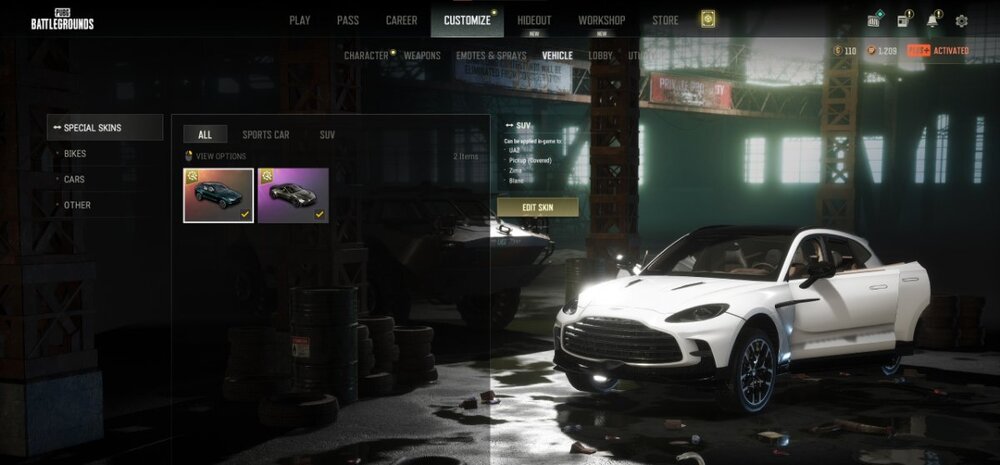Open the news icon beside the bell
Screen dimensions: 1000x465
[x=903, y=20]
